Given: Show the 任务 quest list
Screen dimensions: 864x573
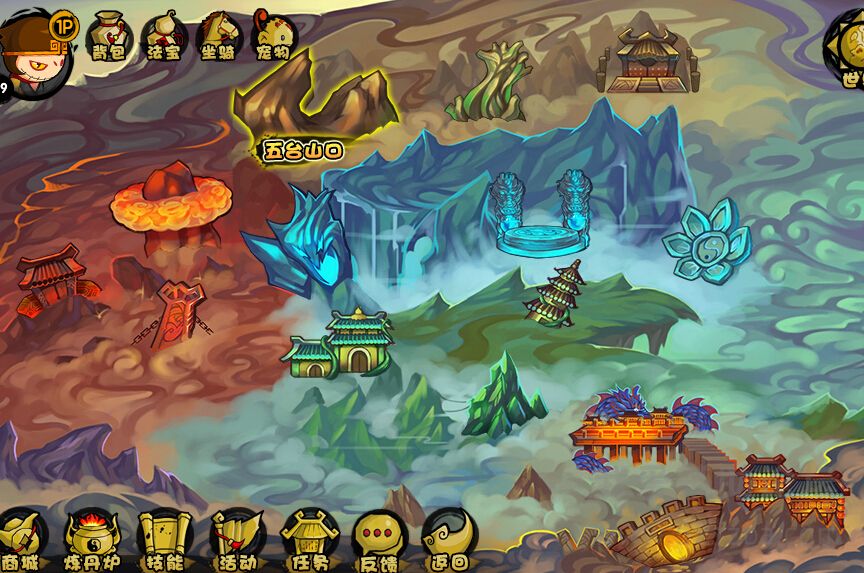Looking at the screenshot, I should 309,540.
